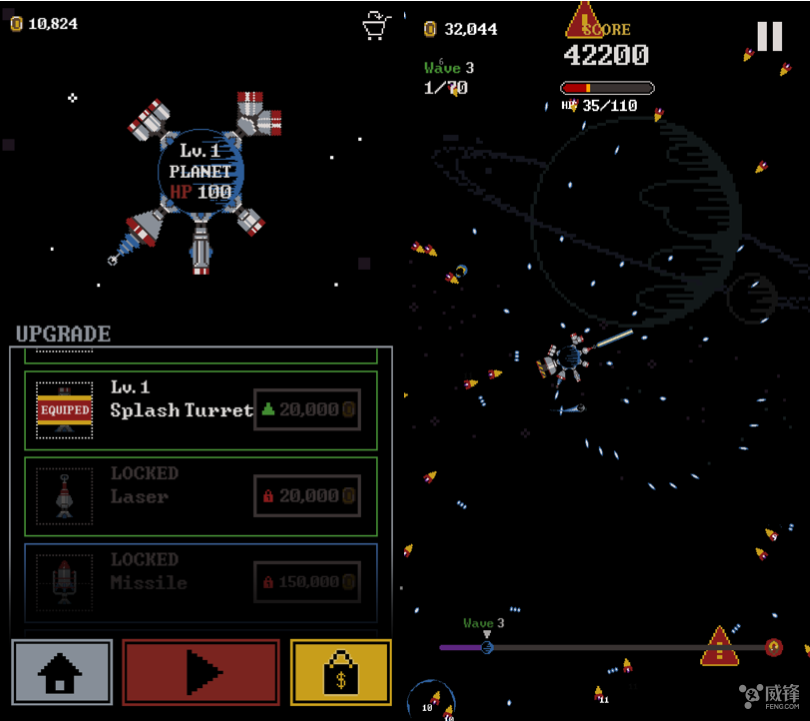Select the equipped Splash Turret icon
This screenshot has width=810, height=721.
(65, 410)
